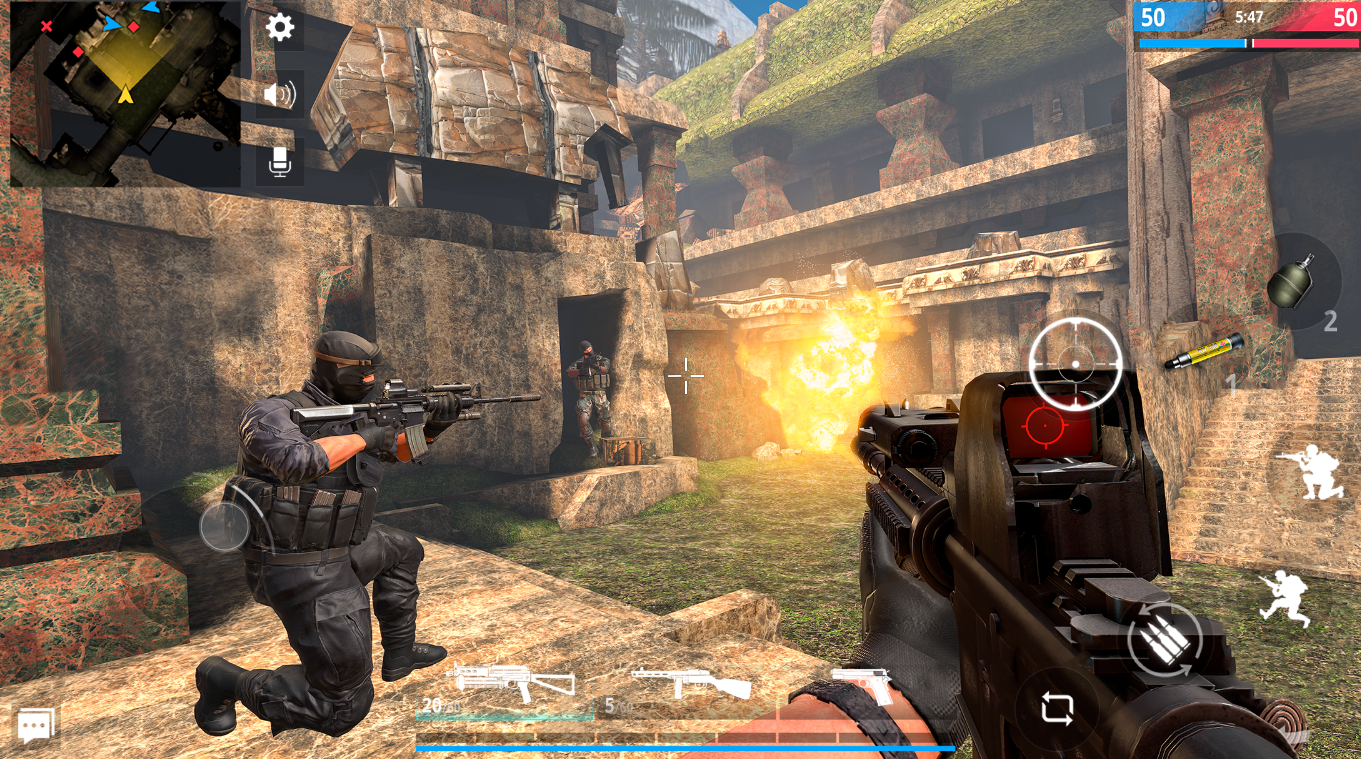Viewport: 1361px width, 759px height.
Task: Switch to the submachine gun slot
Action: tap(690, 684)
